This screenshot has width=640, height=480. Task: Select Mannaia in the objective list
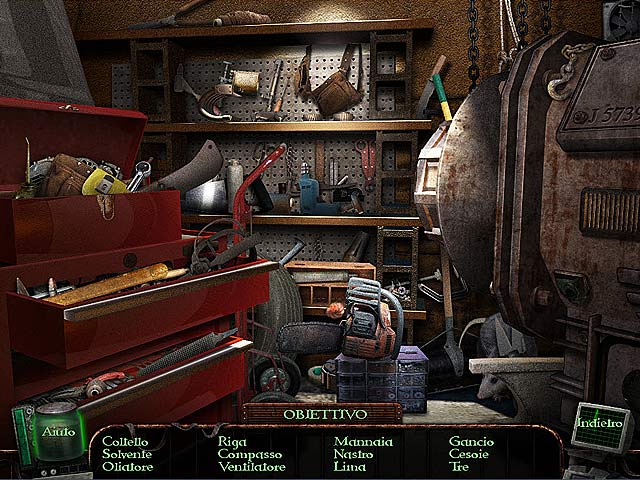point(364,441)
